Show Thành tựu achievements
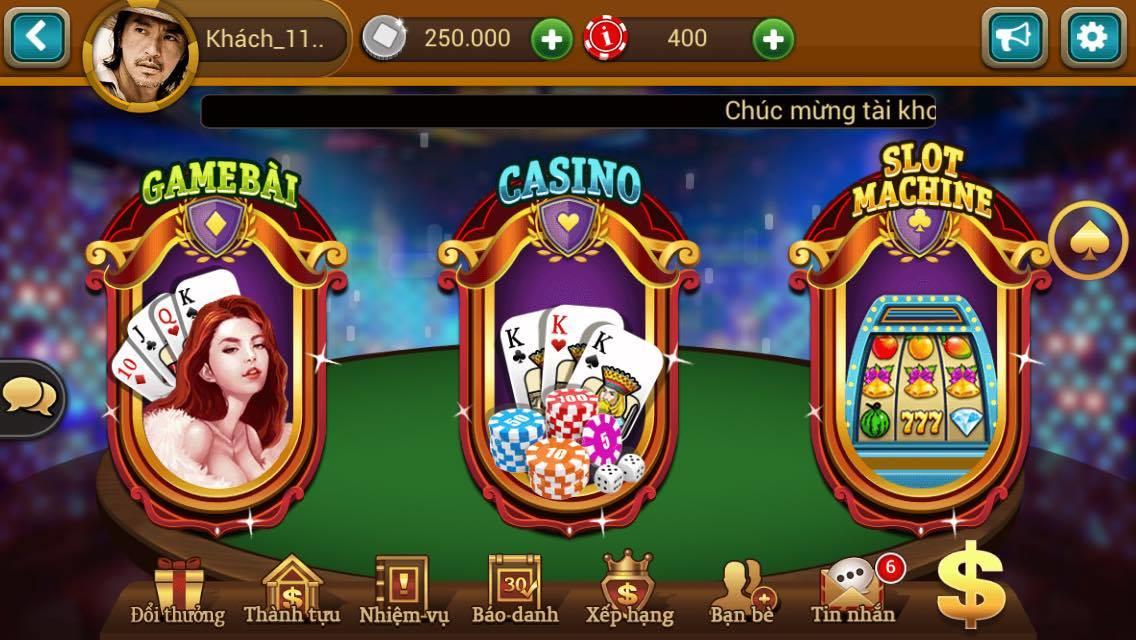The image size is (1136, 640). (x=291, y=591)
